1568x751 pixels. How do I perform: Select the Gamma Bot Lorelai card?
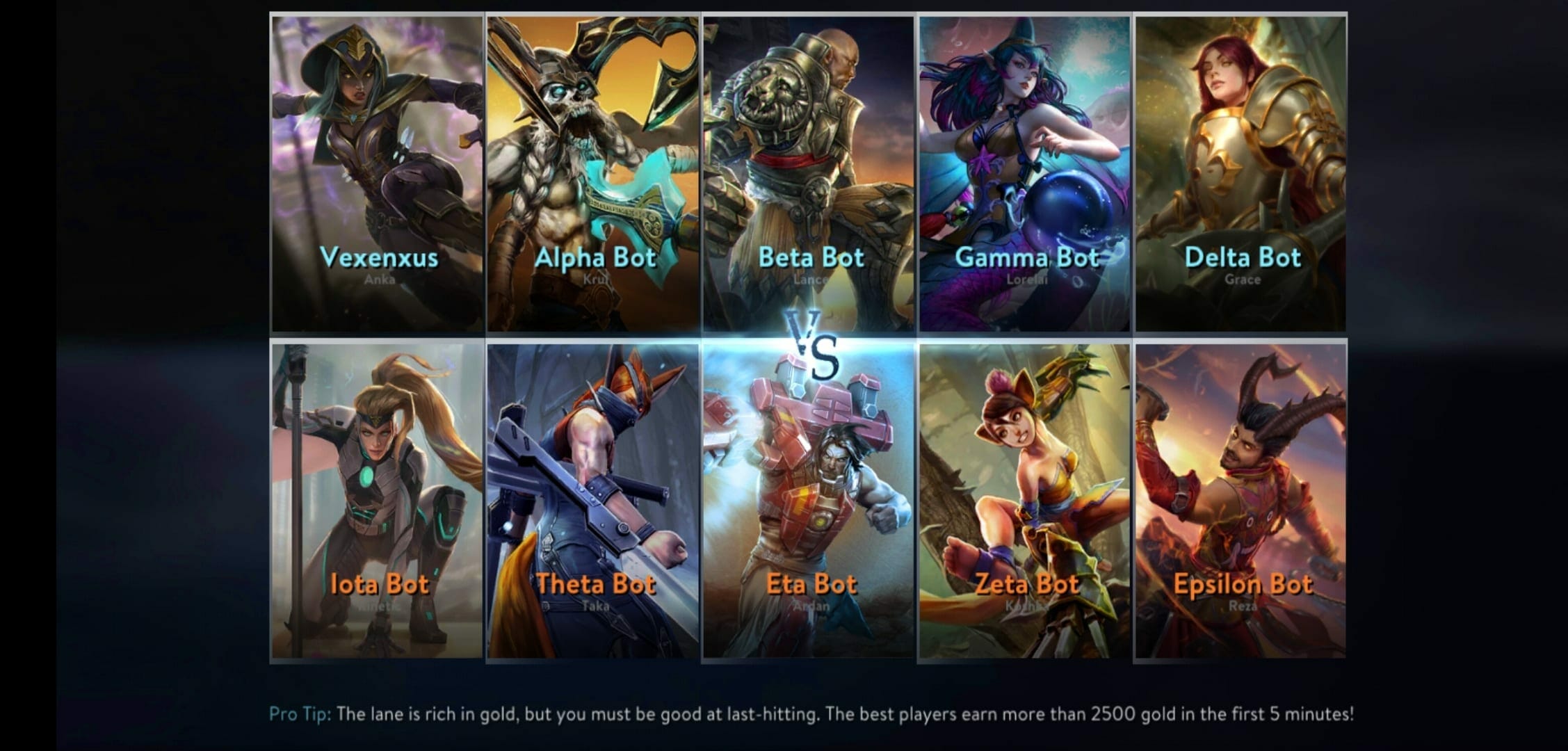(1025, 174)
